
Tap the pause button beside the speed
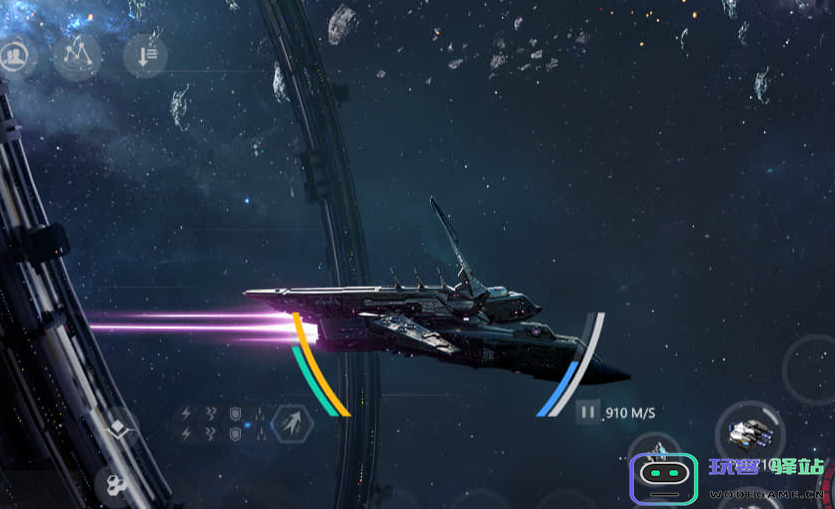coord(588,411)
